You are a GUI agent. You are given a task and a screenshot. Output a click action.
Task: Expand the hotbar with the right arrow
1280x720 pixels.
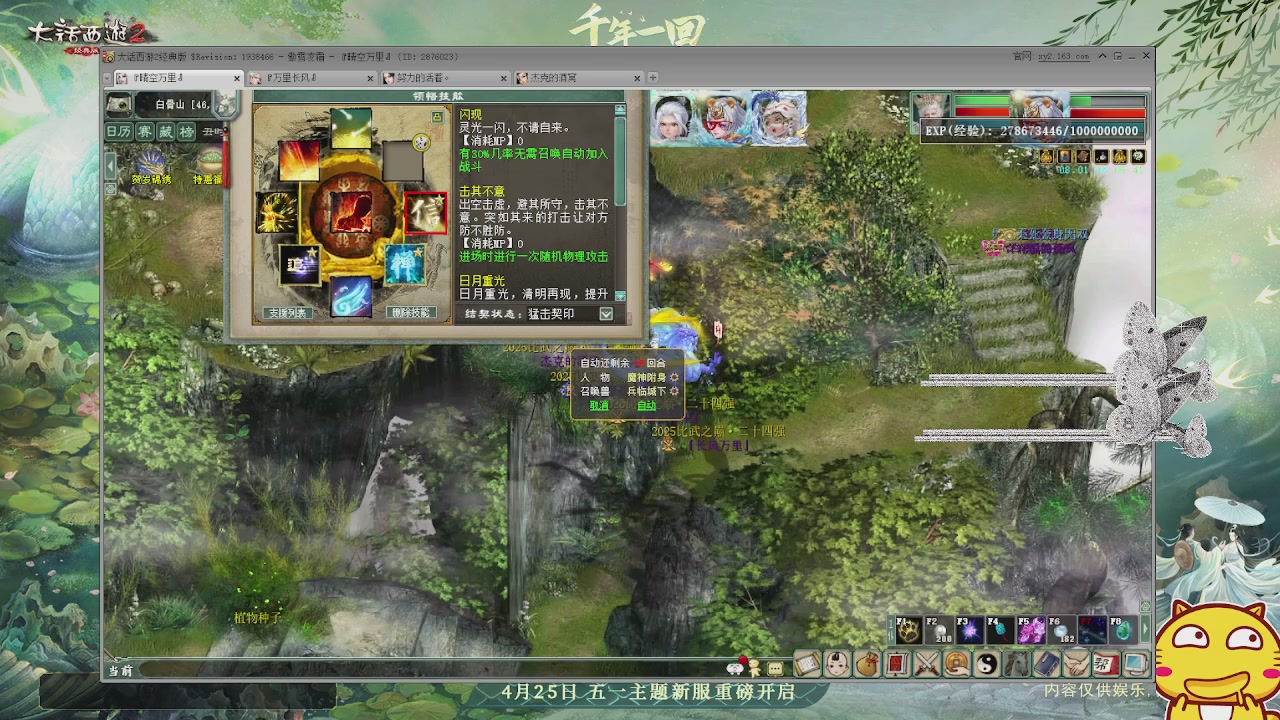(x=1146, y=628)
